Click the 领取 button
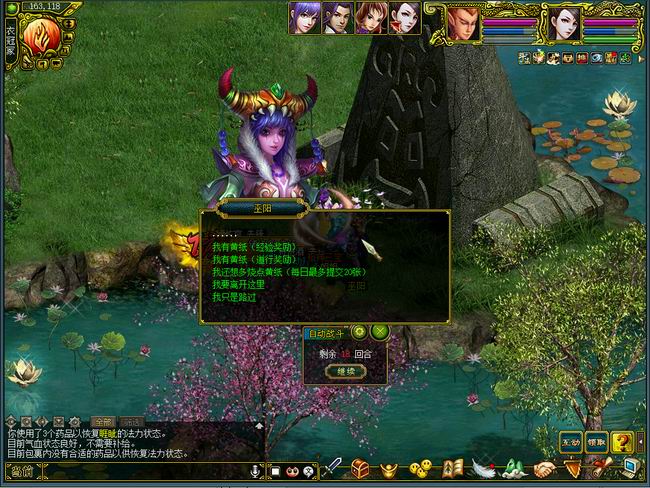This screenshot has width=650, height=488. point(597,441)
